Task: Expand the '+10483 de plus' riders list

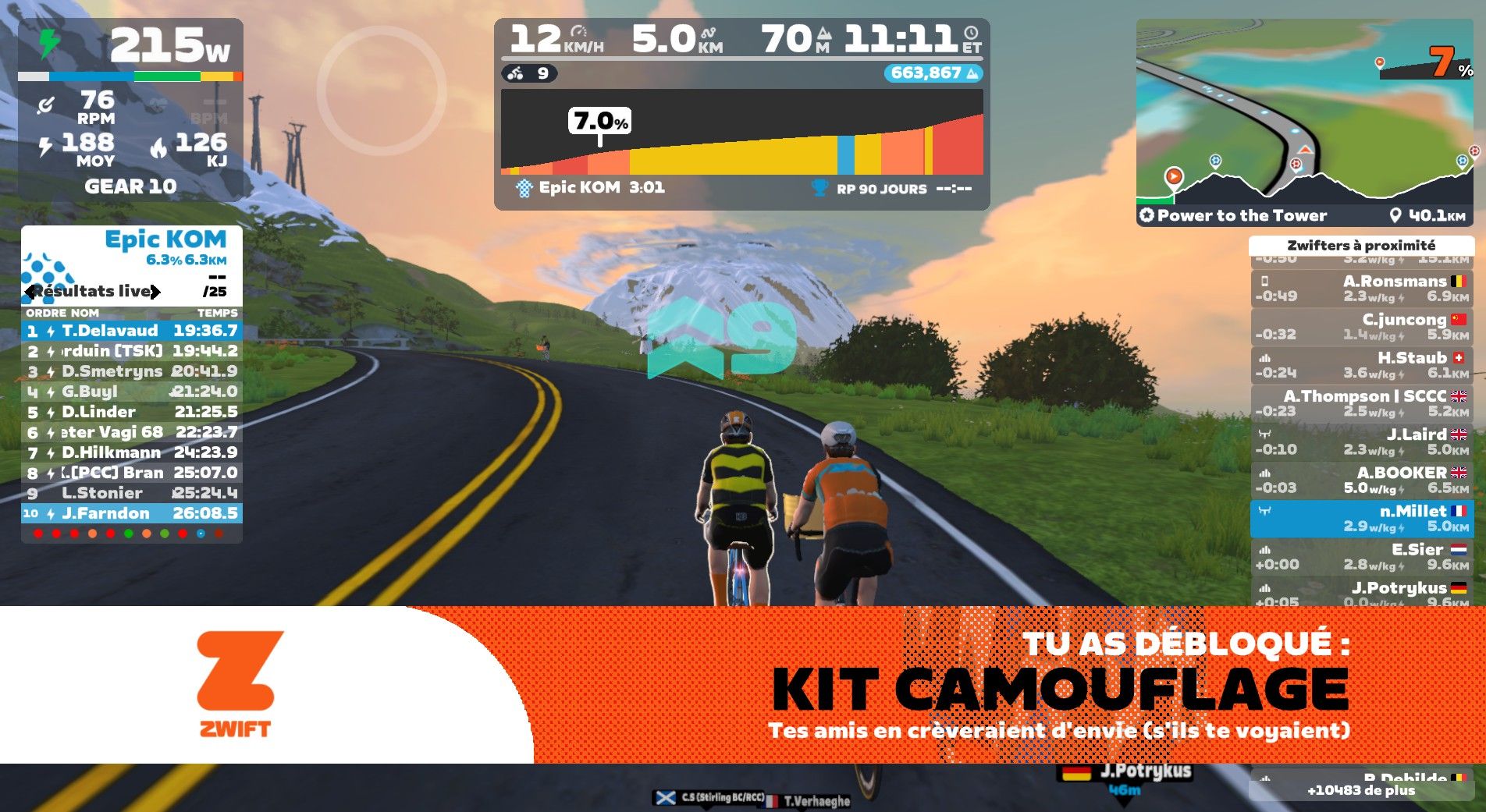Action: (1361, 790)
